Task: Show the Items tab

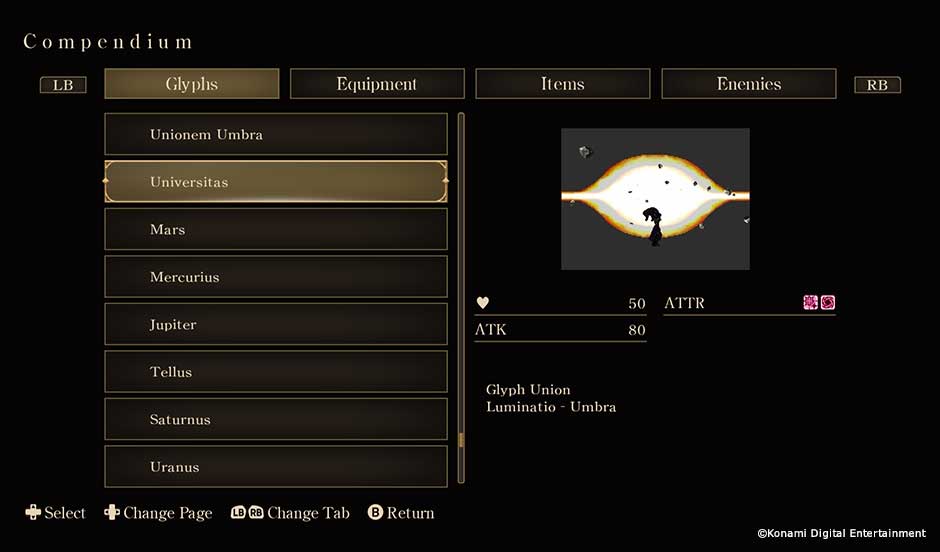Action: [562, 84]
